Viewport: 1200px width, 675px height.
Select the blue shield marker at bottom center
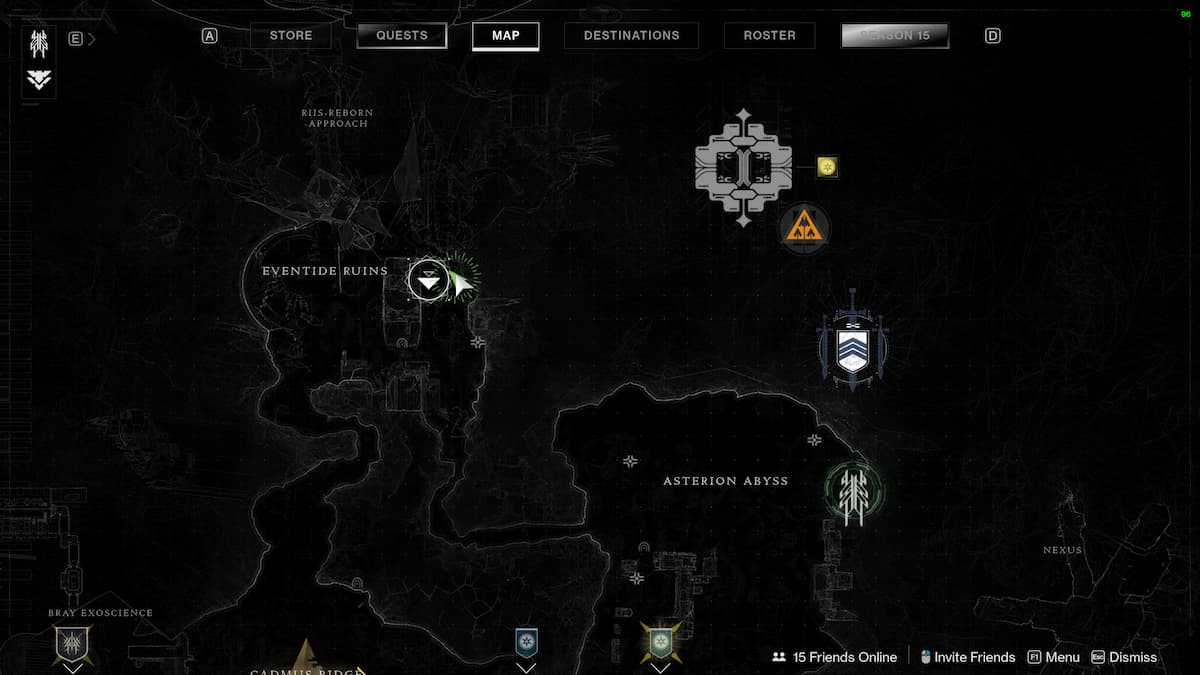coord(526,642)
